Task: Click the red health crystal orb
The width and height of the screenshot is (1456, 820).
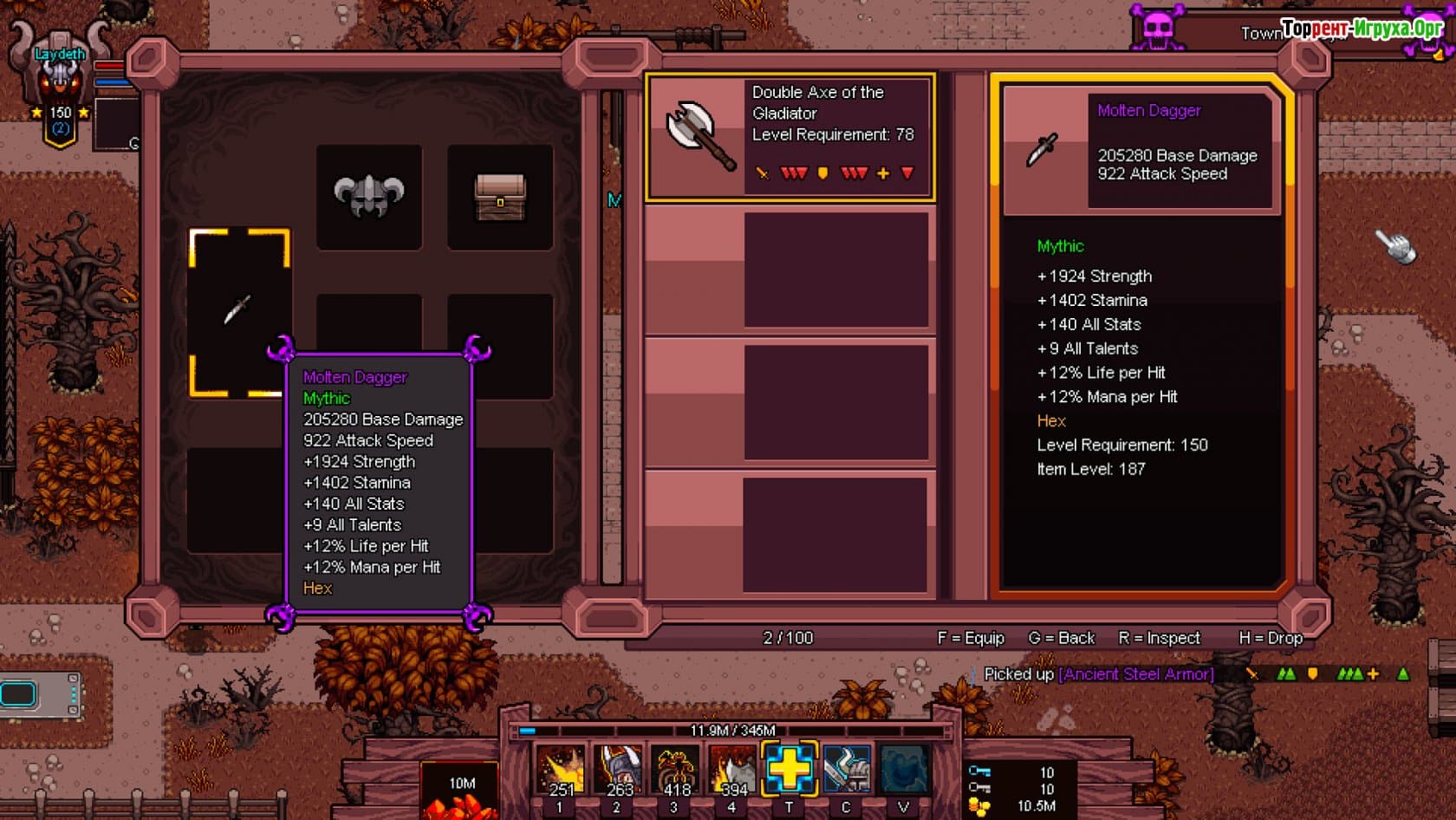Action: coord(460,796)
